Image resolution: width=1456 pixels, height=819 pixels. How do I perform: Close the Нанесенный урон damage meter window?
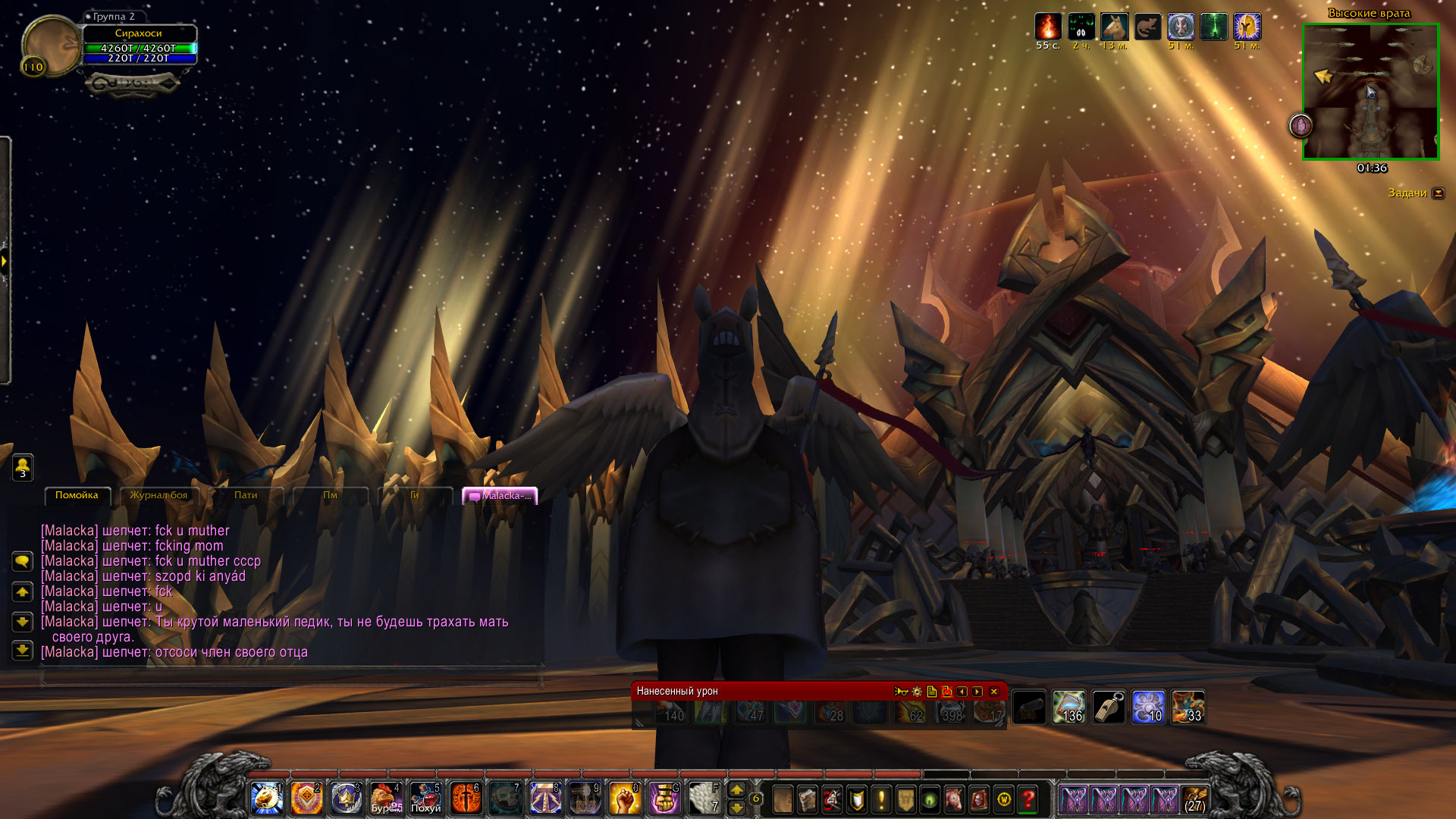coord(994,692)
